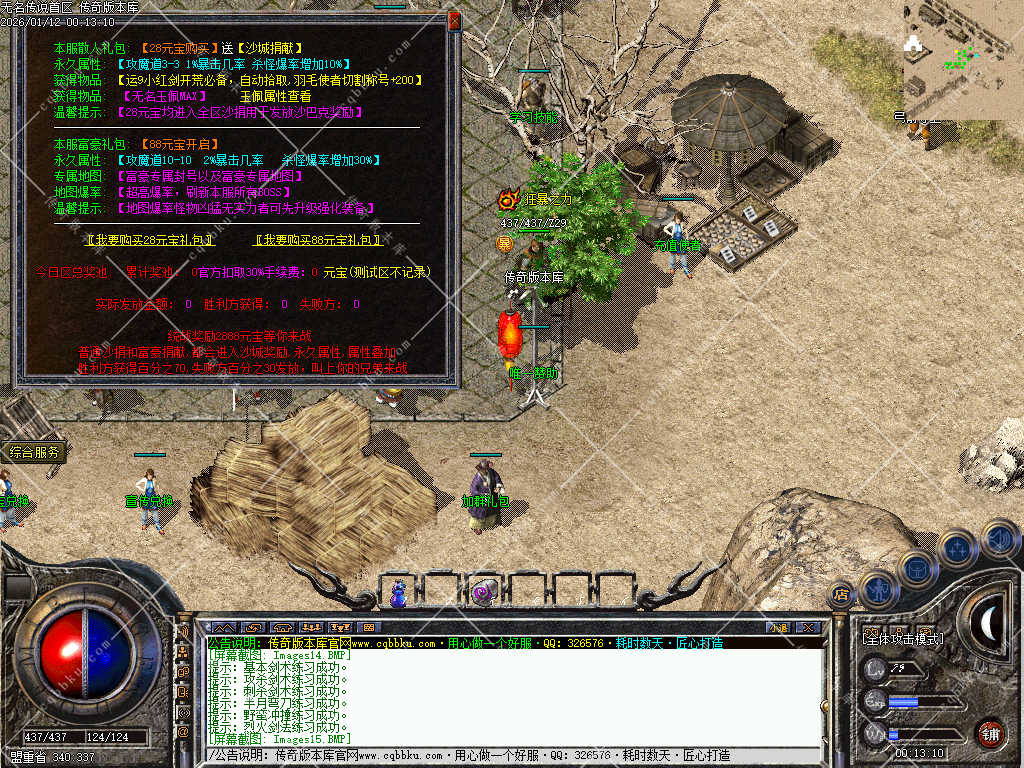
Task: Choose the buy 28 元宝 gift pack link
Action: [152, 240]
